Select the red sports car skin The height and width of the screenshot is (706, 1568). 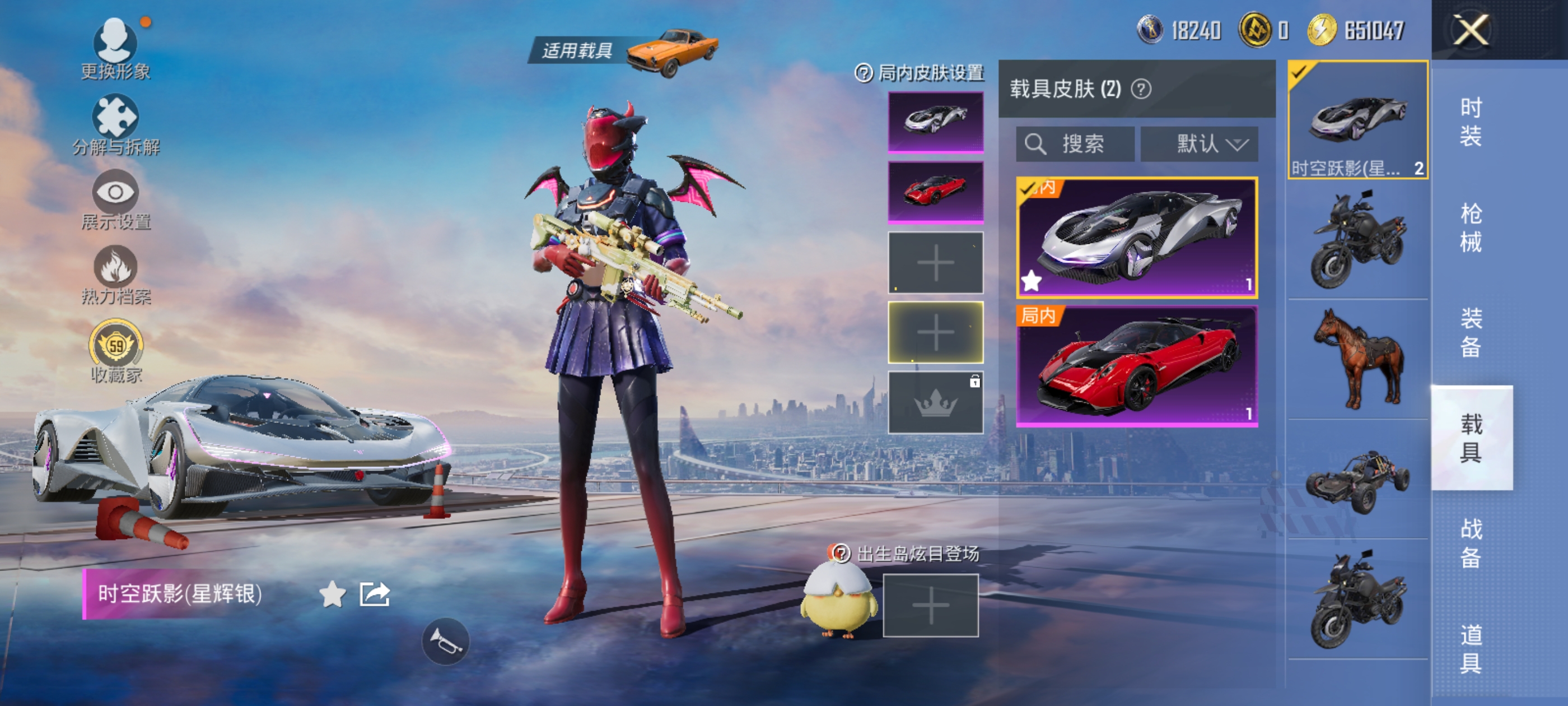(x=1136, y=366)
